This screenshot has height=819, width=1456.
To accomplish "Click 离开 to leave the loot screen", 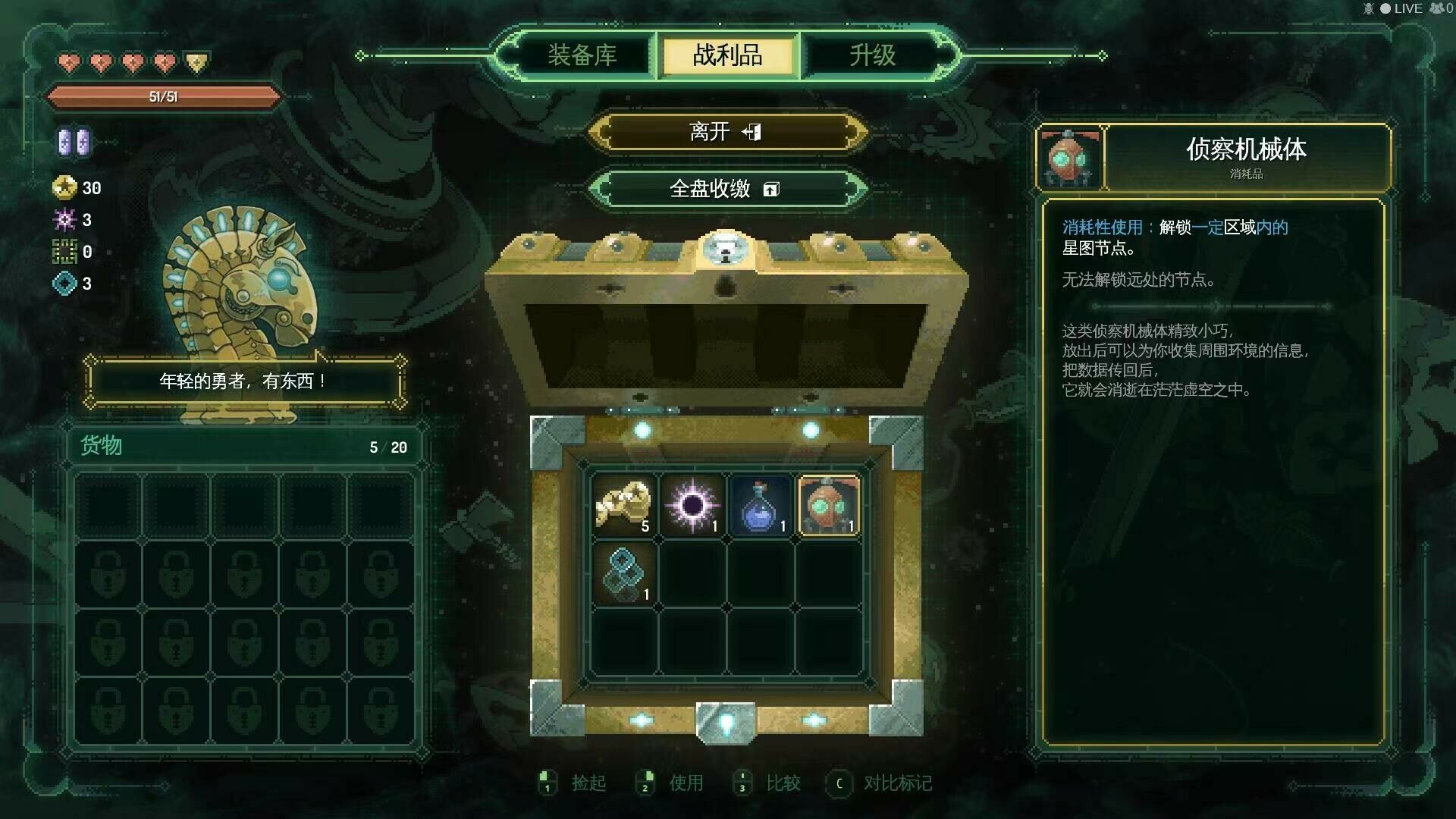I will (726, 130).
